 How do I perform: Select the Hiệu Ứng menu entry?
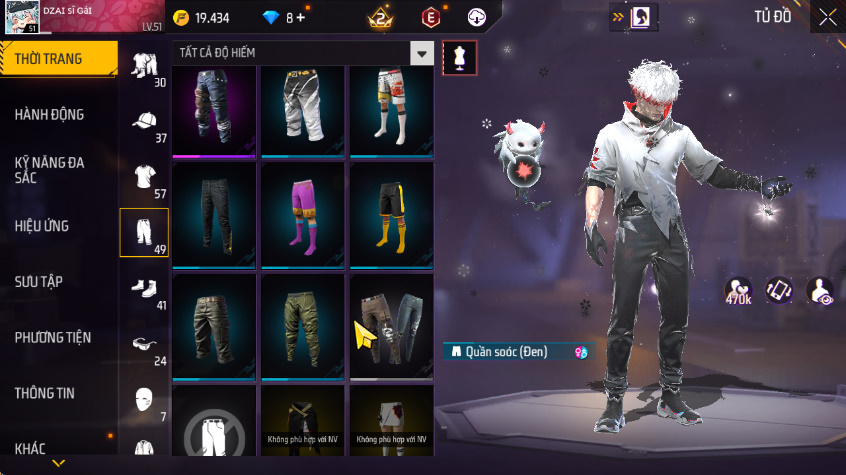[42, 226]
